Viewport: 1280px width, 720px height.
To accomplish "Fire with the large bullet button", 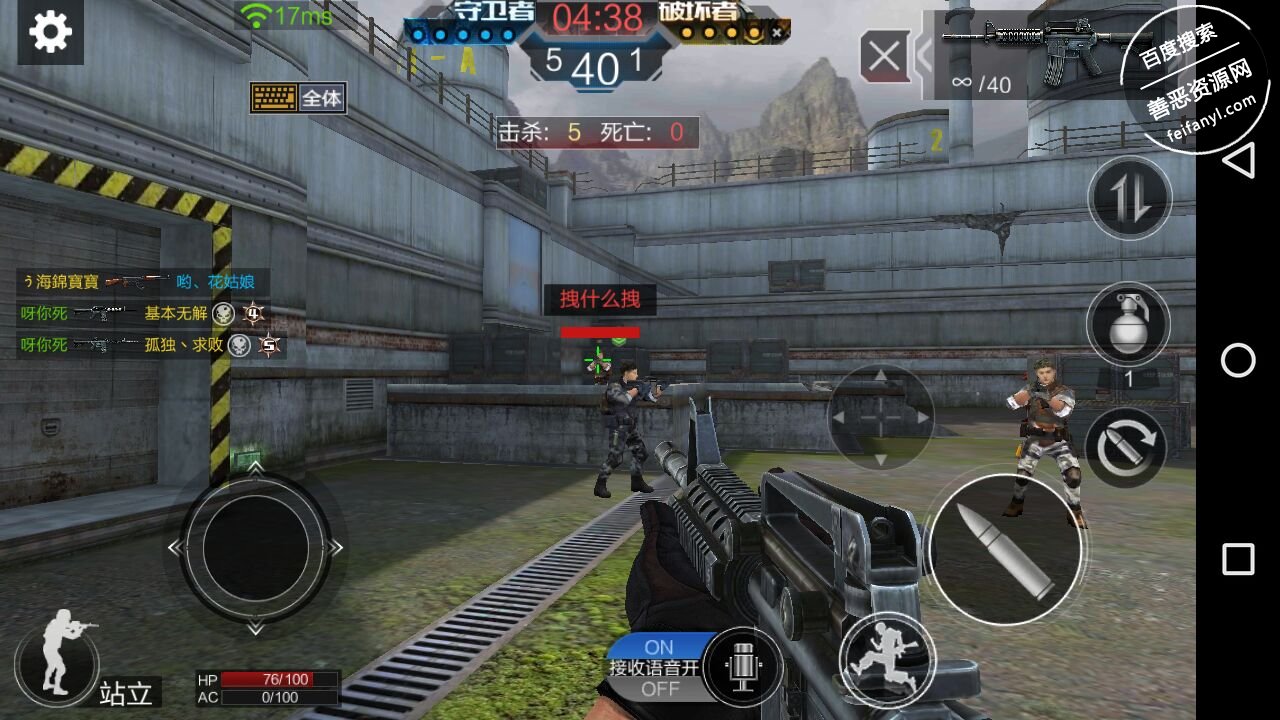I will [1005, 549].
